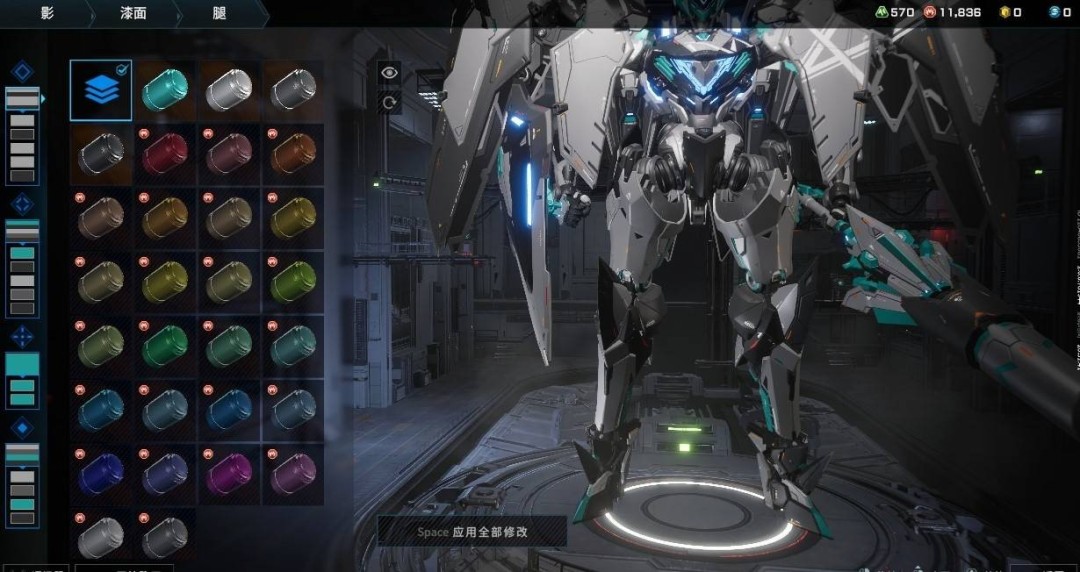Choose the black paint canister in second row
Image resolution: width=1080 pixels, height=572 pixels.
[x=101, y=154]
